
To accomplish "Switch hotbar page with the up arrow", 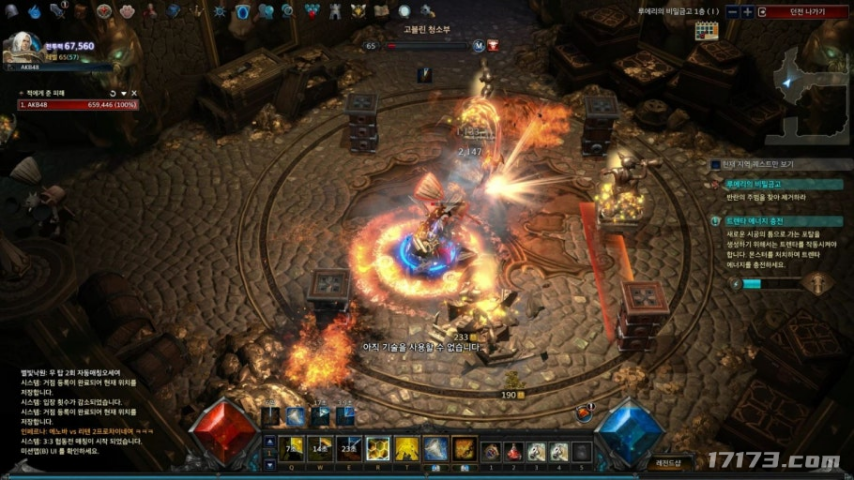I will (268, 441).
